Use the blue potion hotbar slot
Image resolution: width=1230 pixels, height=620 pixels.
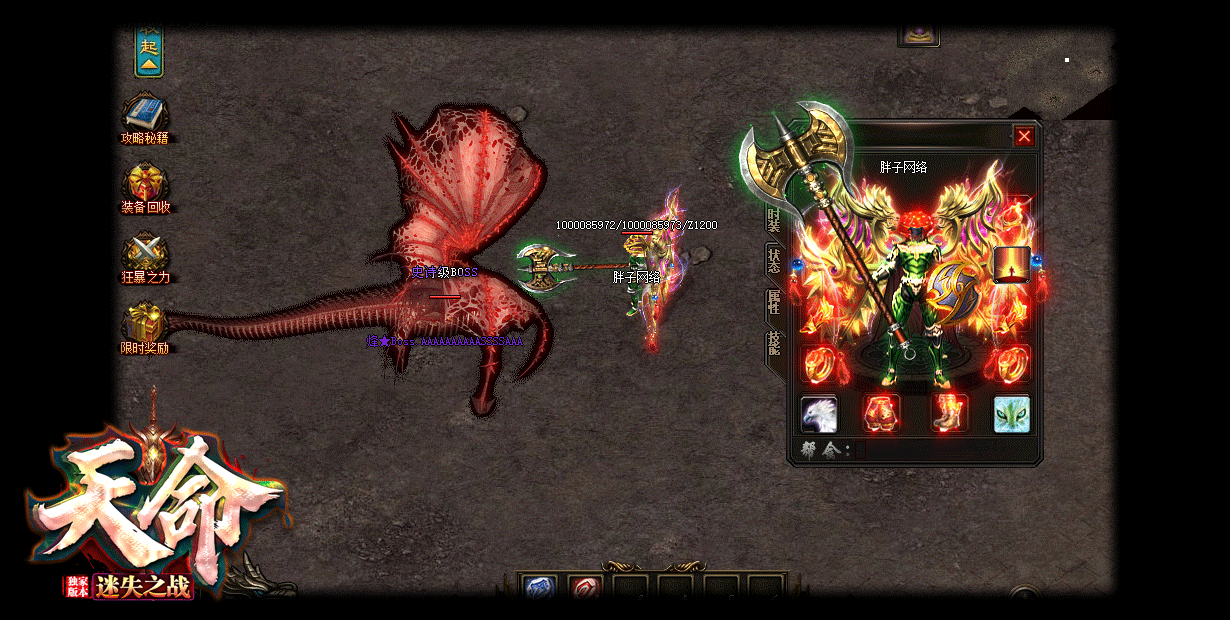pyautogui.click(x=541, y=588)
